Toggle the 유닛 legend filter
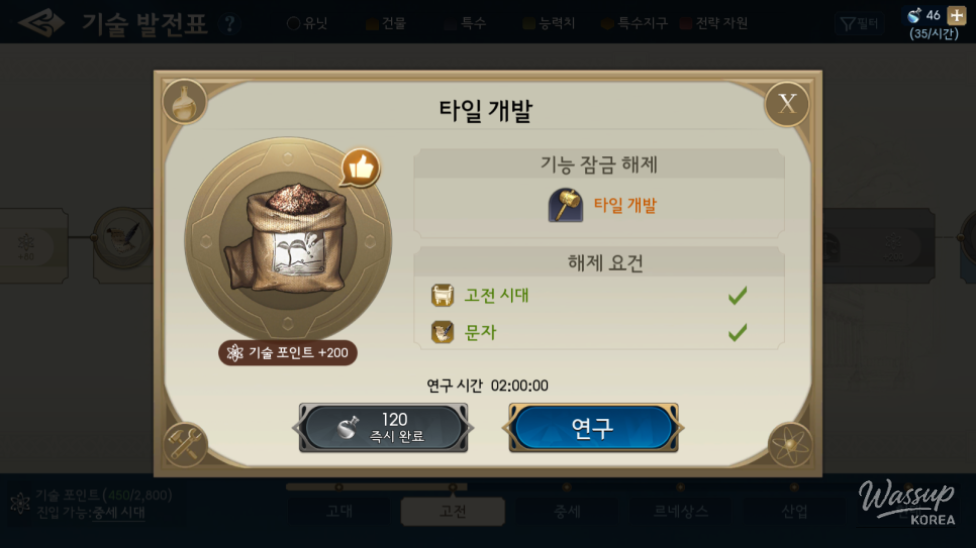This screenshot has height=548, width=976. pyautogui.click(x=307, y=23)
